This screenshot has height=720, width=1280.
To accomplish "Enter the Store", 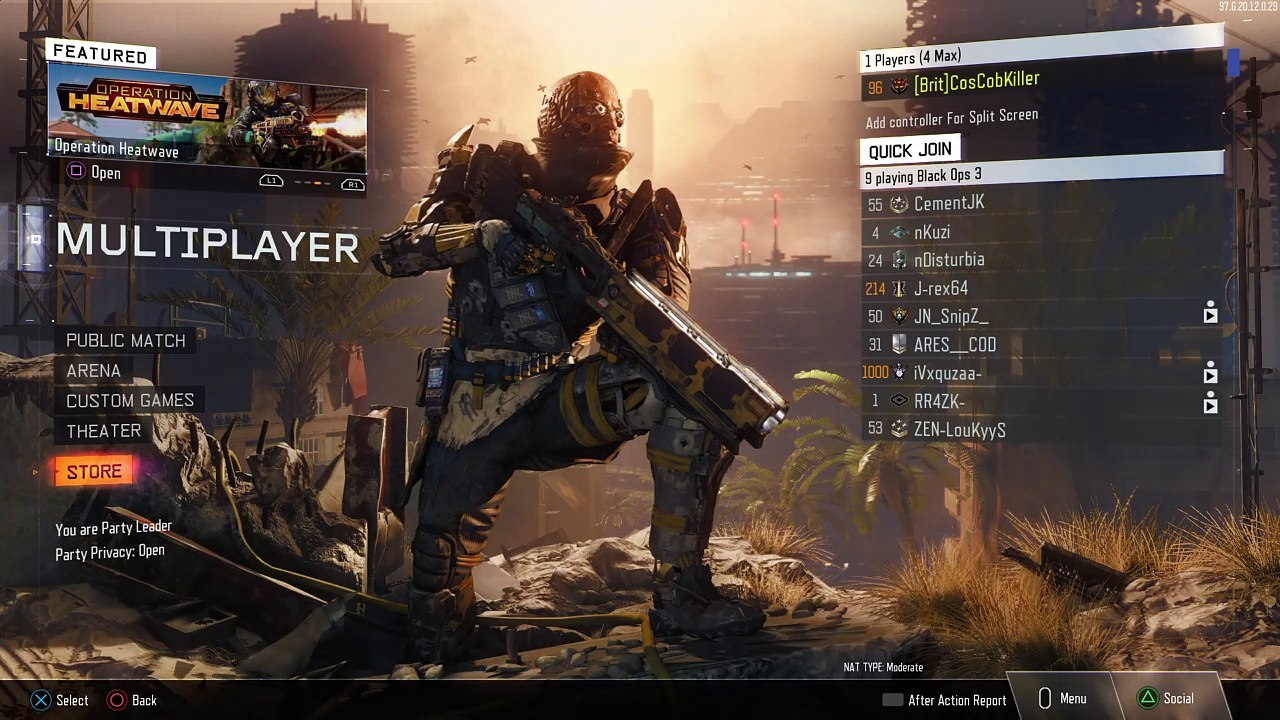I will [x=94, y=472].
